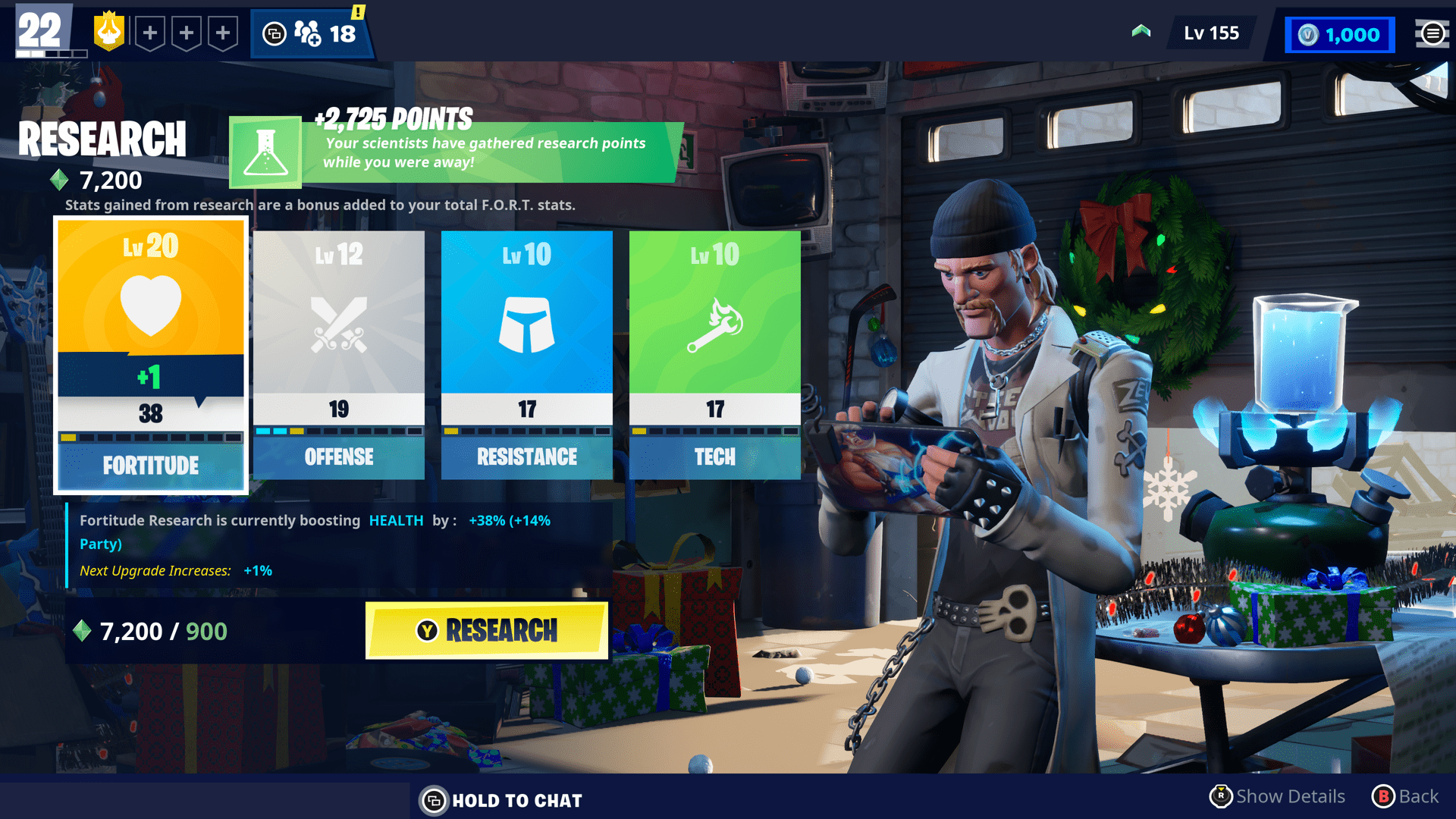Click the research flask icon on points banner
The width and height of the screenshot is (1456, 819).
point(265,152)
